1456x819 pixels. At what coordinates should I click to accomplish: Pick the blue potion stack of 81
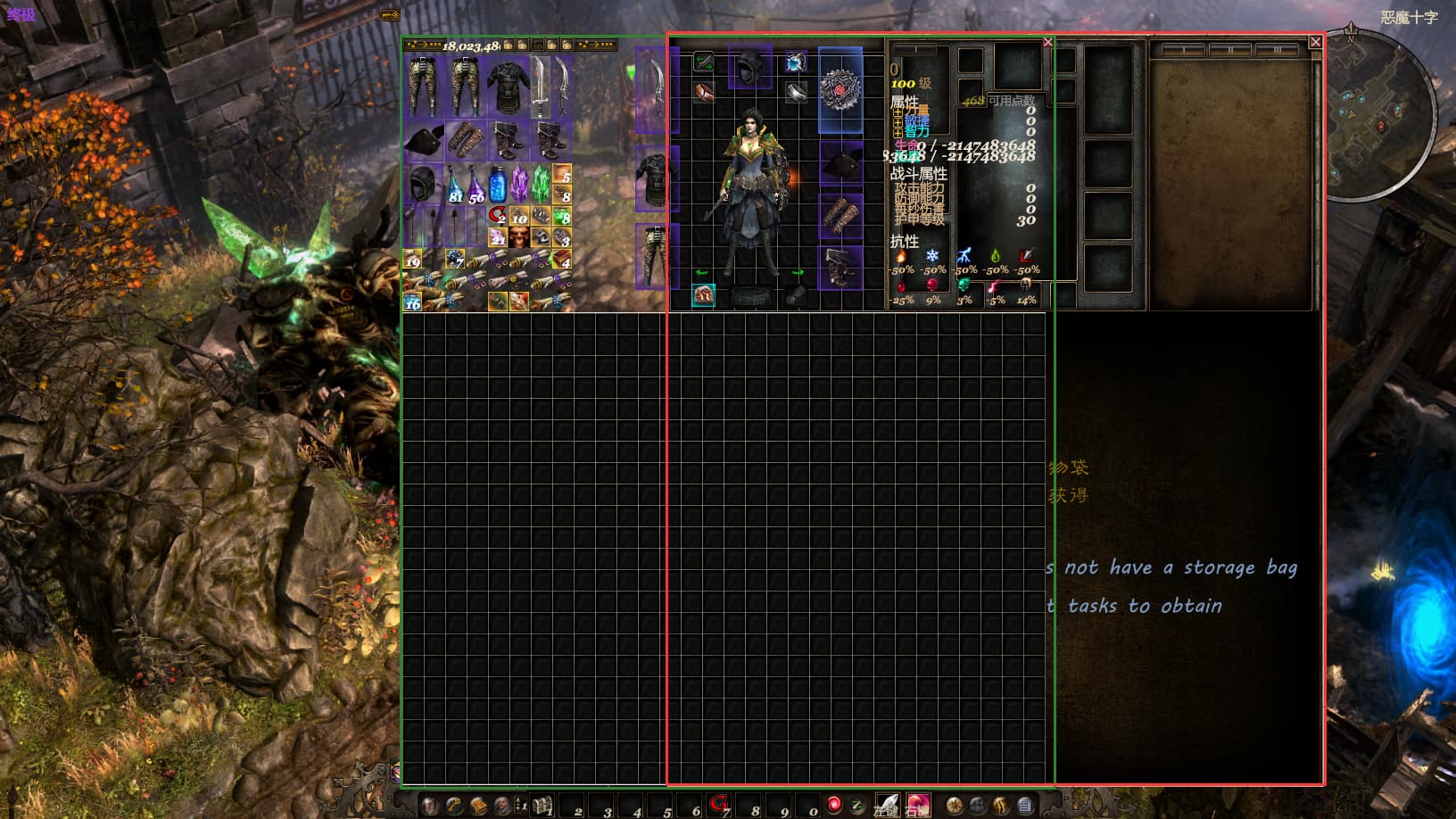tap(455, 185)
